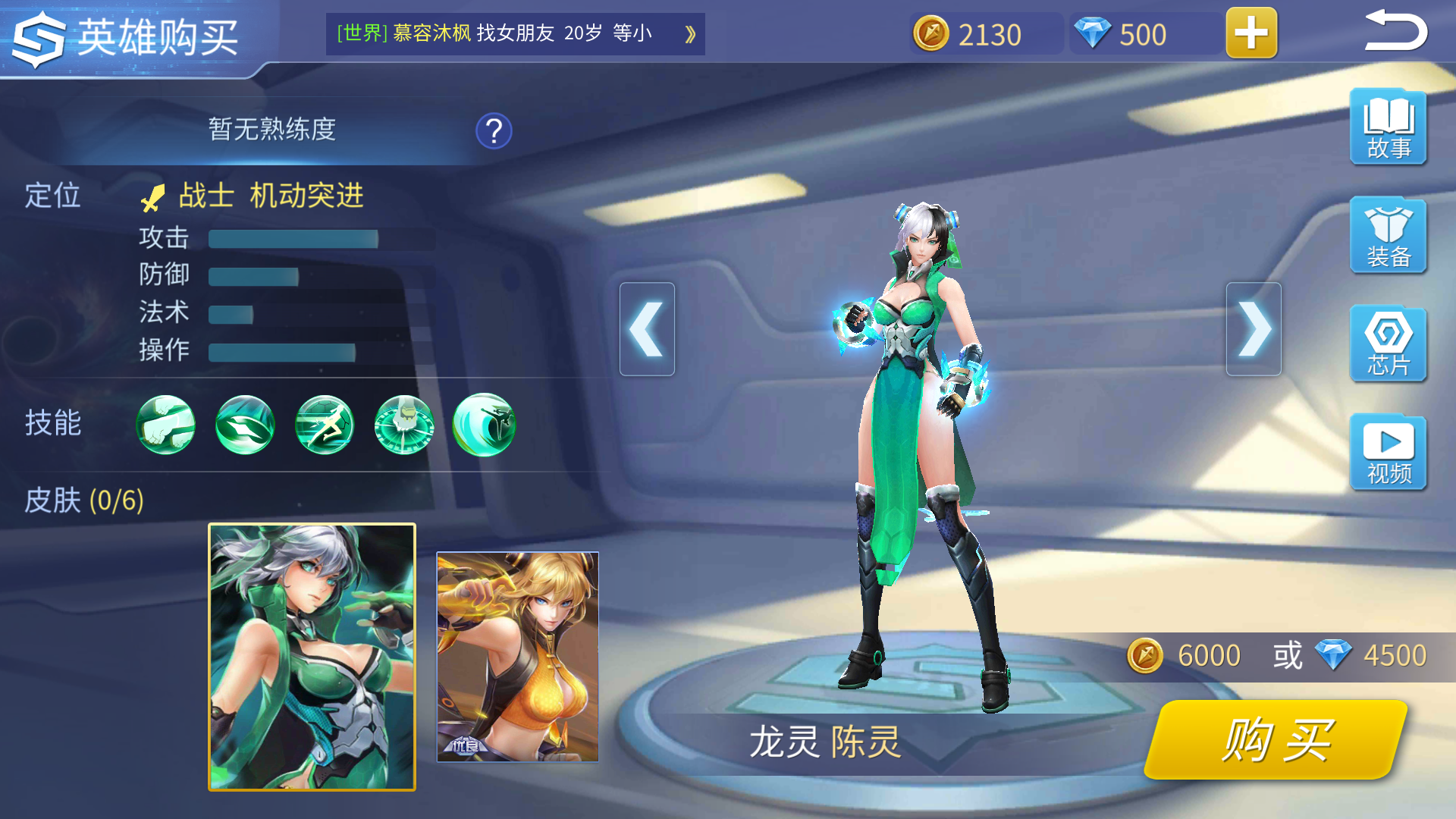Open the dash skill icon
This screenshot has width=1456, height=819.
324,425
